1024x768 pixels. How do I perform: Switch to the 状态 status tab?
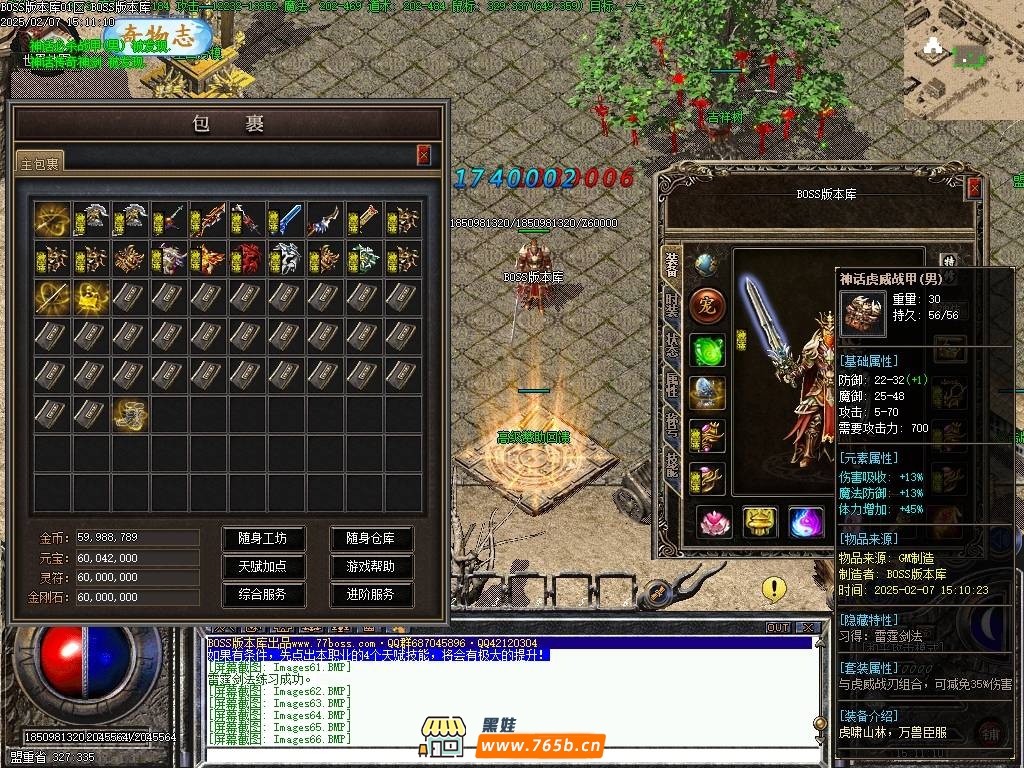tap(672, 345)
